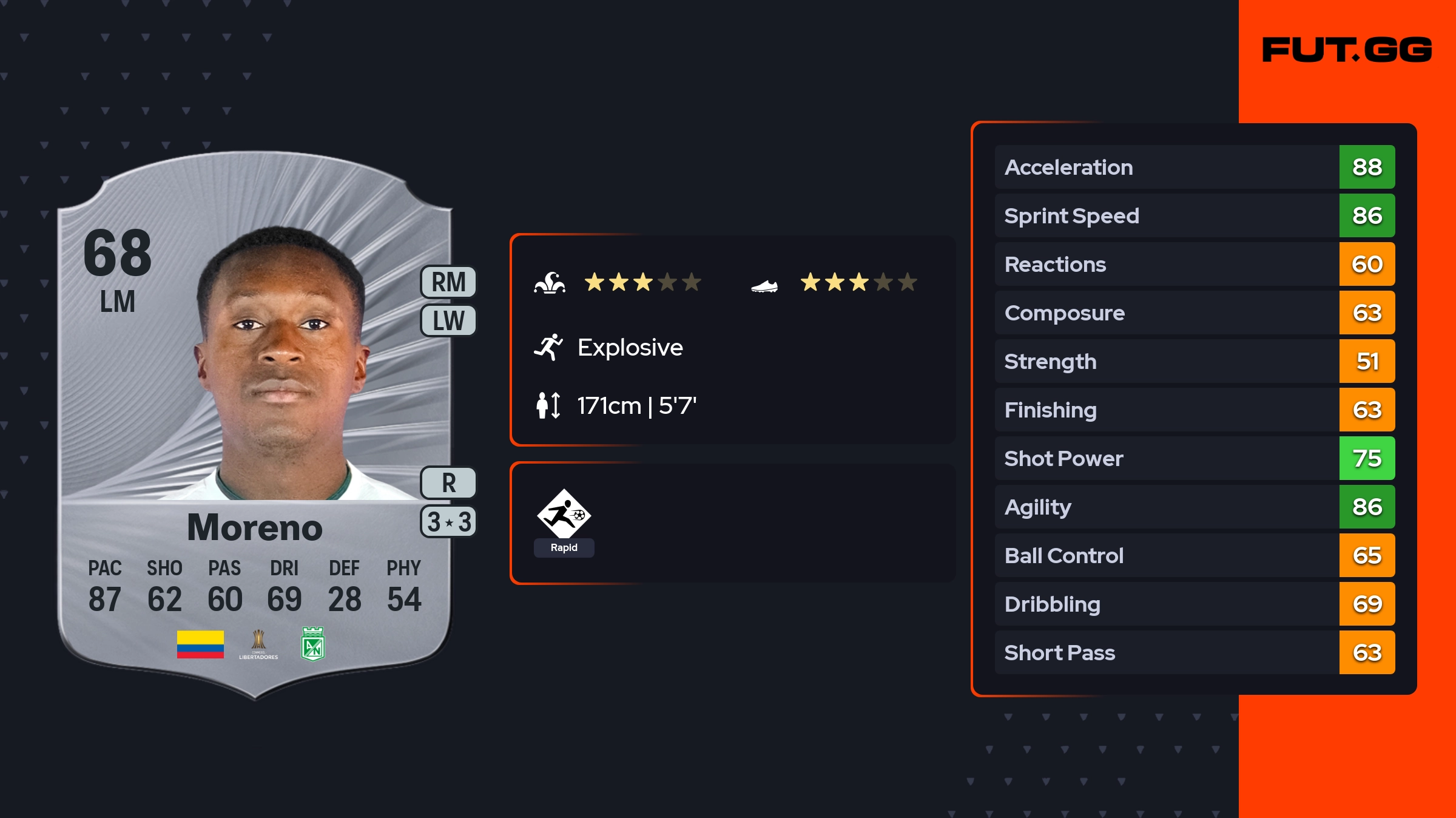Choose the LW alternate position badge
1456x818 pixels.
point(448,320)
